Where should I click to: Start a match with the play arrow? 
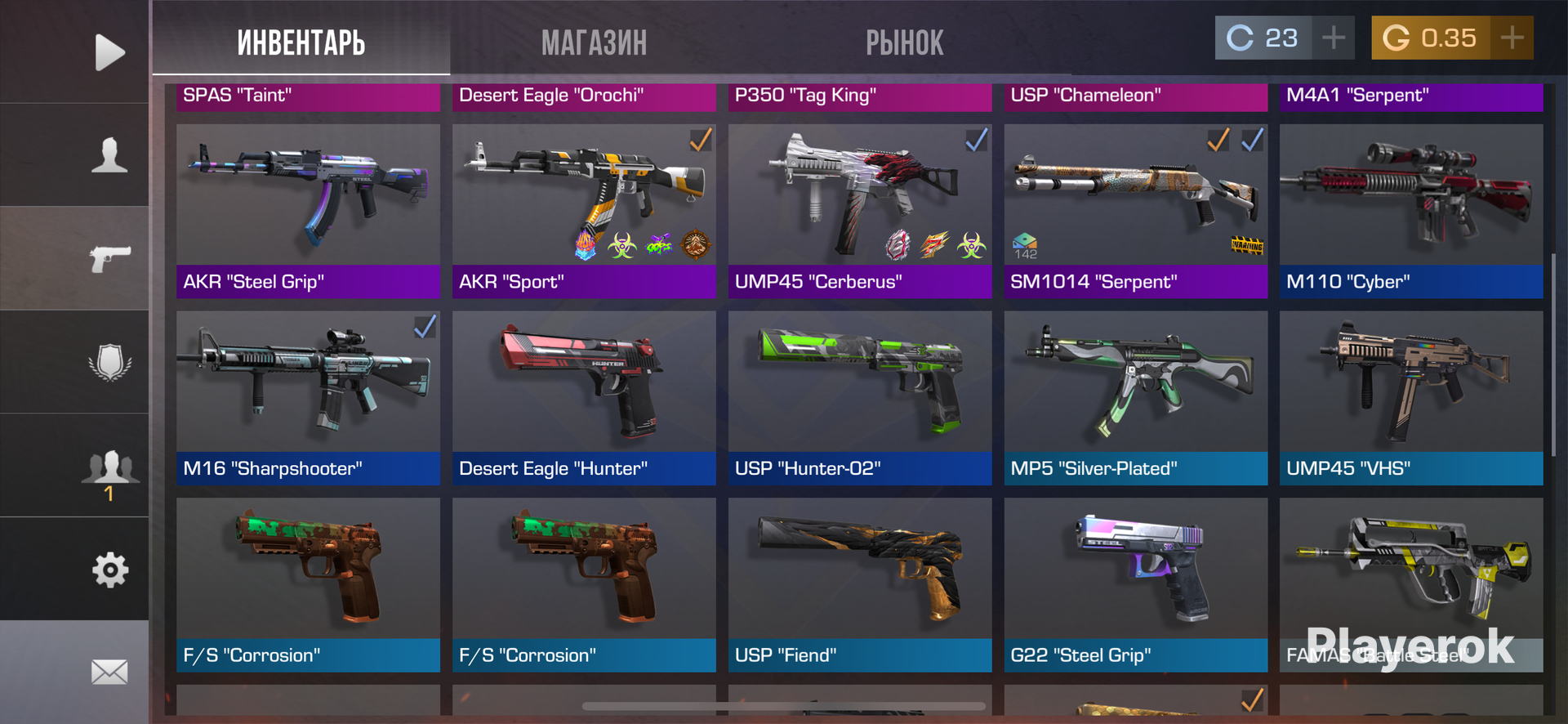(x=109, y=52)
